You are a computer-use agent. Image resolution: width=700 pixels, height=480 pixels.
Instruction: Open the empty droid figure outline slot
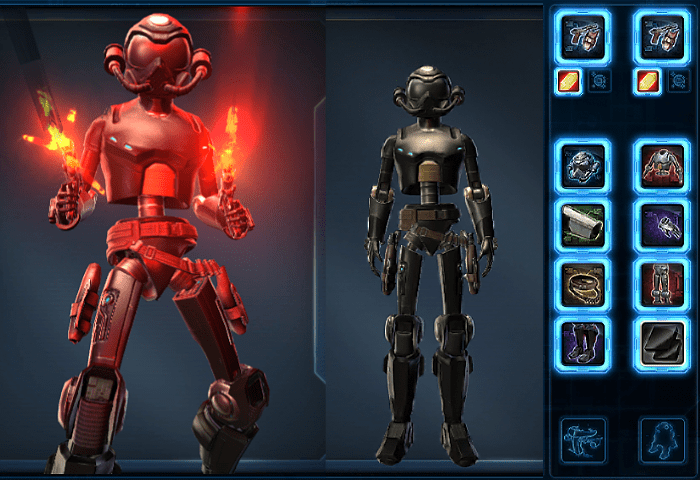pyautogui.click(x=662, y=440)
